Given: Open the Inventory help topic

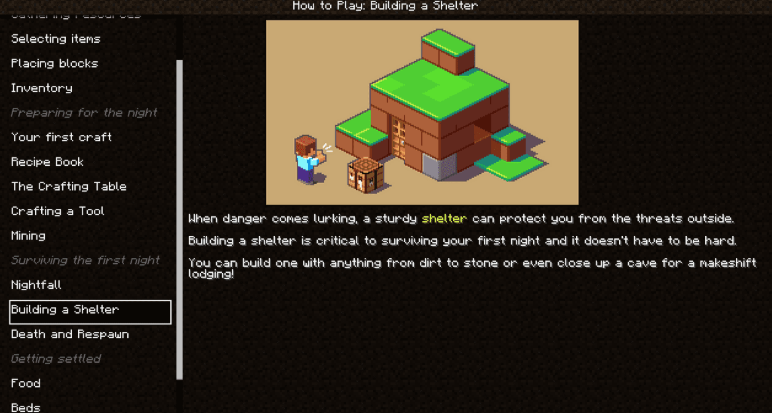Looking at the screenshot, I should tap(42, 88).
